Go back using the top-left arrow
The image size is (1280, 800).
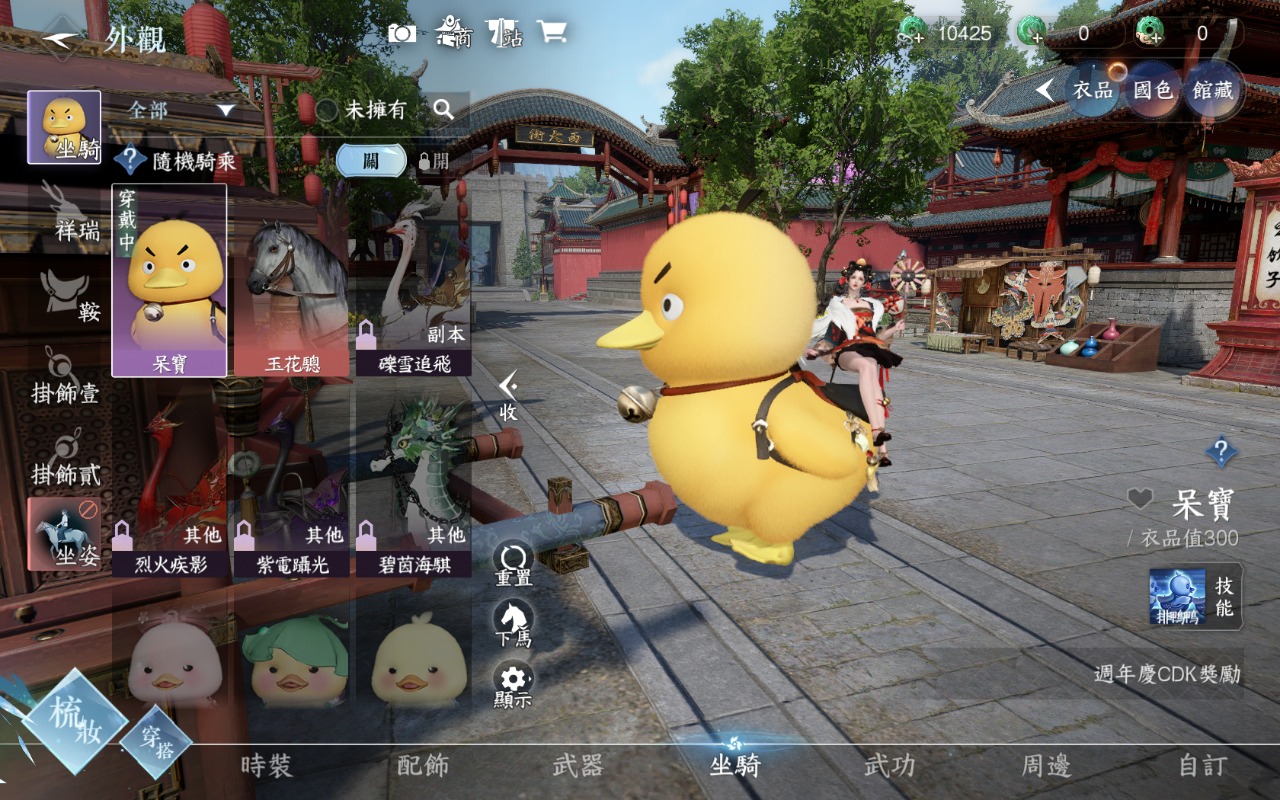pyautogui.click(x=61, y=38)
